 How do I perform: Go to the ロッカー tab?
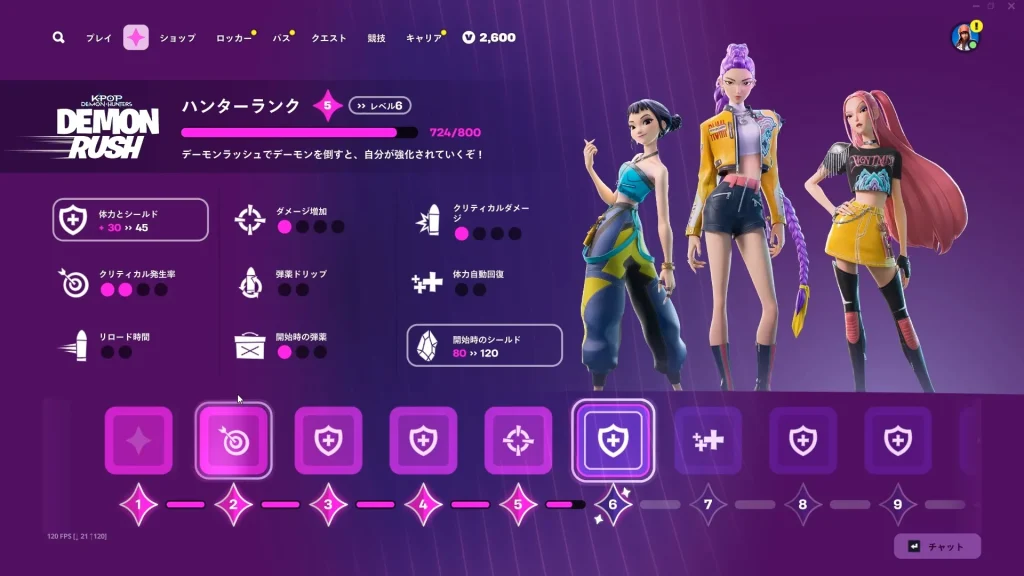[x=234, y=38]
